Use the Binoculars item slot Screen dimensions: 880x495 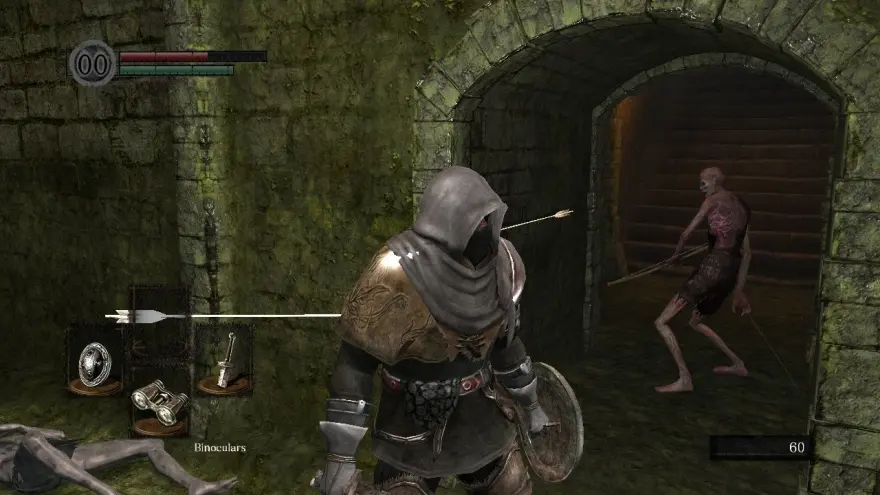tap(160, 403)
